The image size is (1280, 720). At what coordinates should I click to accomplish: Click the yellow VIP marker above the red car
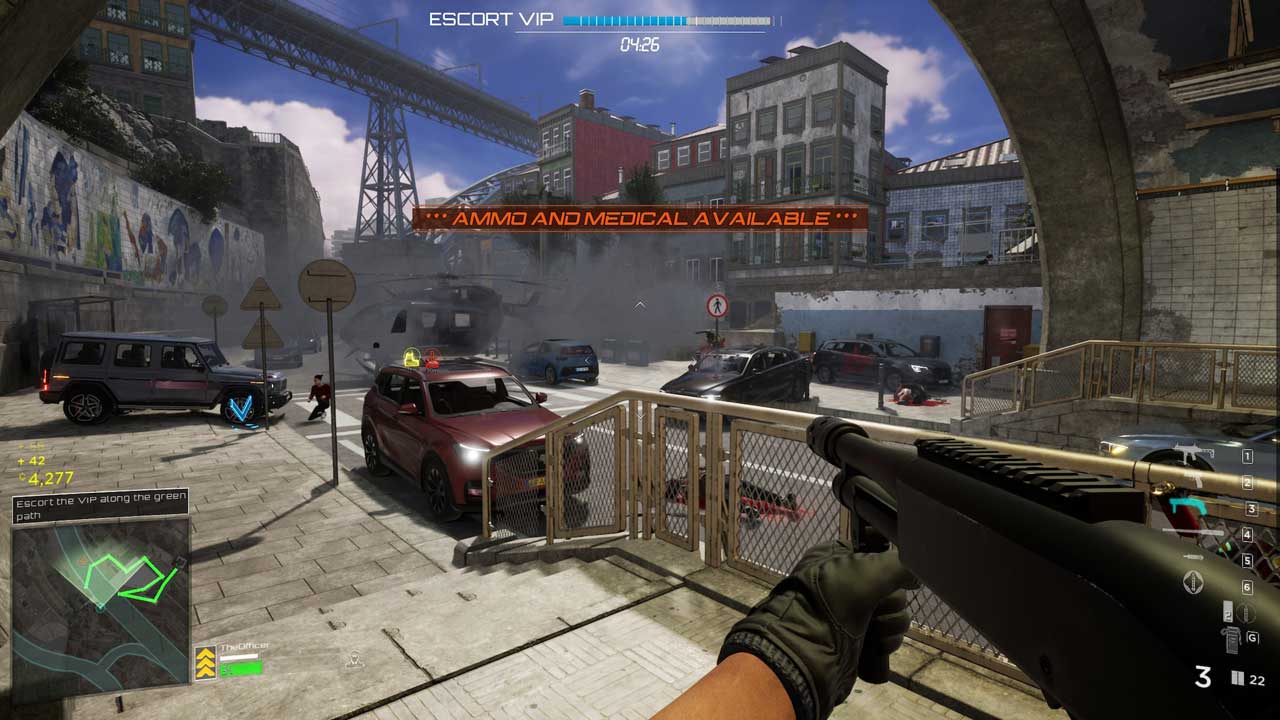411,355
